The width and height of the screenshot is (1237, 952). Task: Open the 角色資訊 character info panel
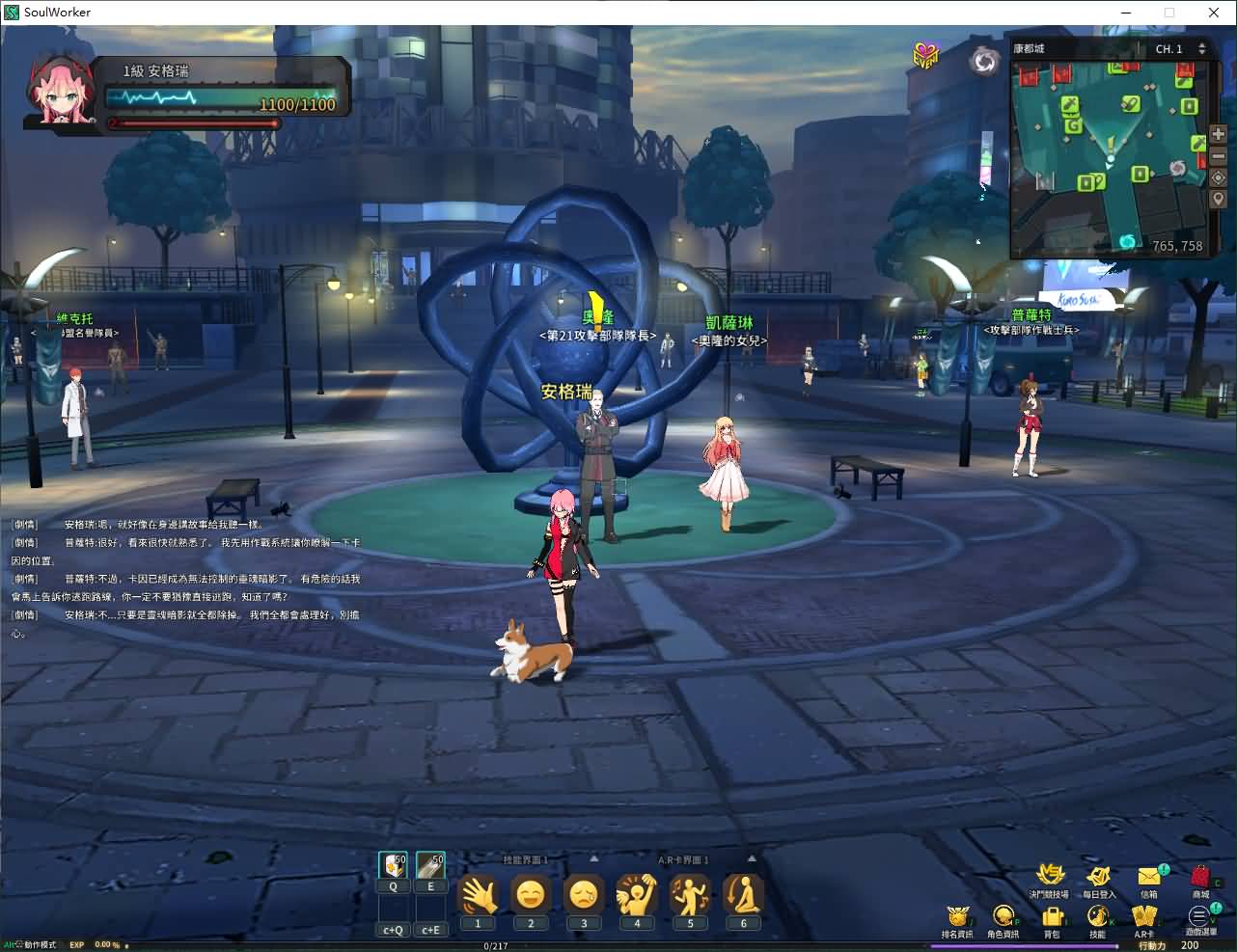1003,916
